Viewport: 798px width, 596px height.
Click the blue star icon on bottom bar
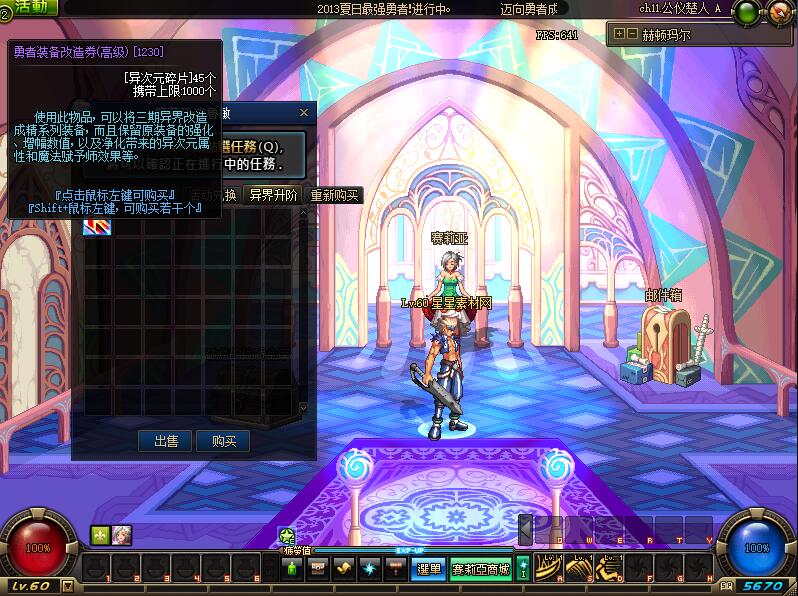[x=369, y=569]
